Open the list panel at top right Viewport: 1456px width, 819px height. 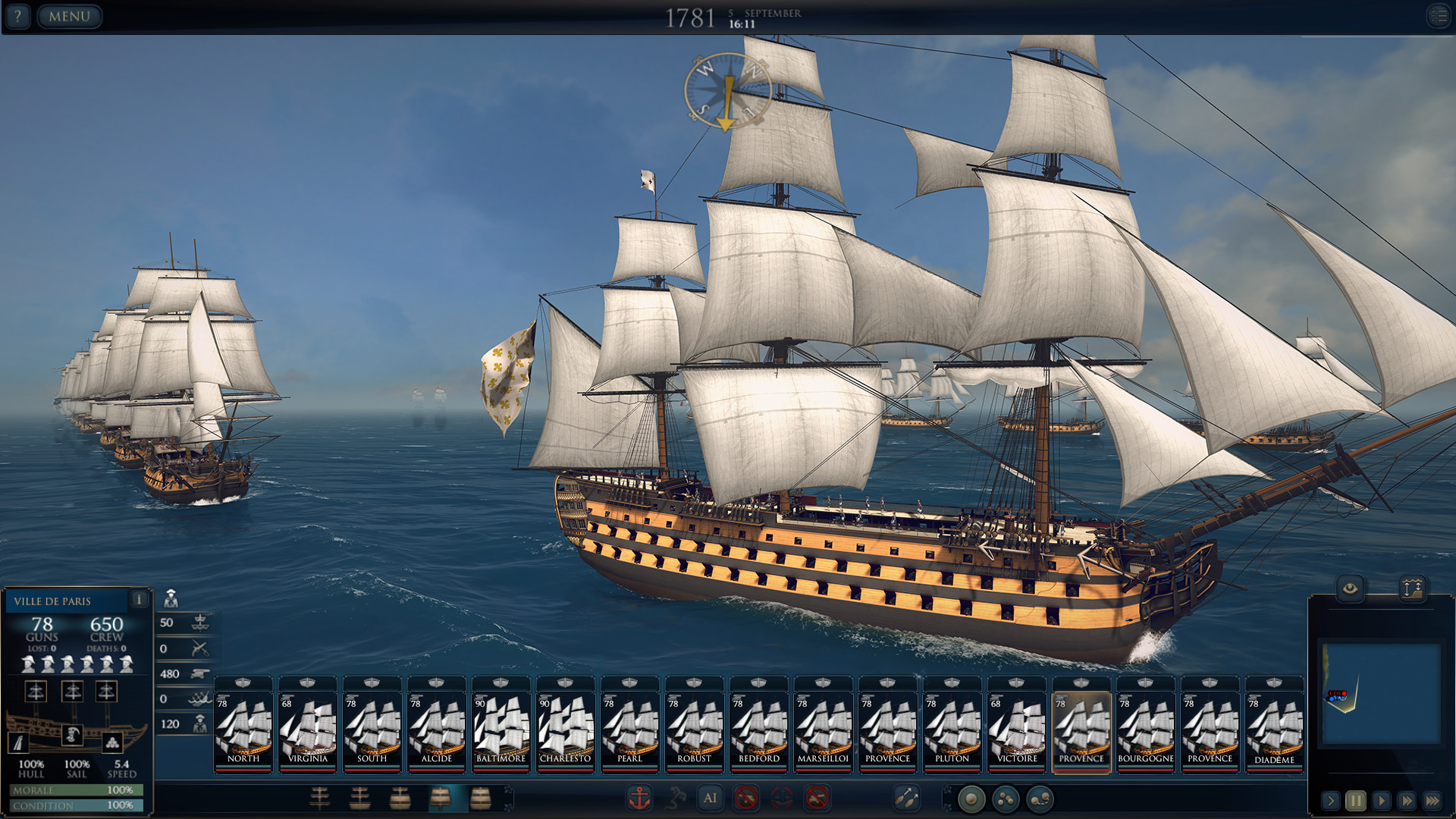pos(1439,15)
